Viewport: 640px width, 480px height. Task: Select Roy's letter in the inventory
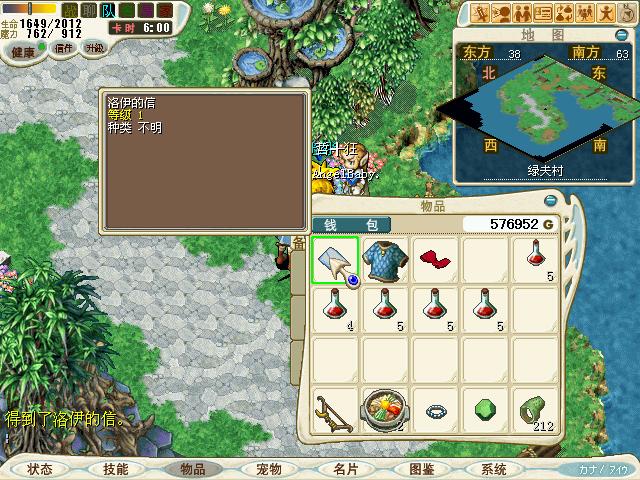[334, 260]
